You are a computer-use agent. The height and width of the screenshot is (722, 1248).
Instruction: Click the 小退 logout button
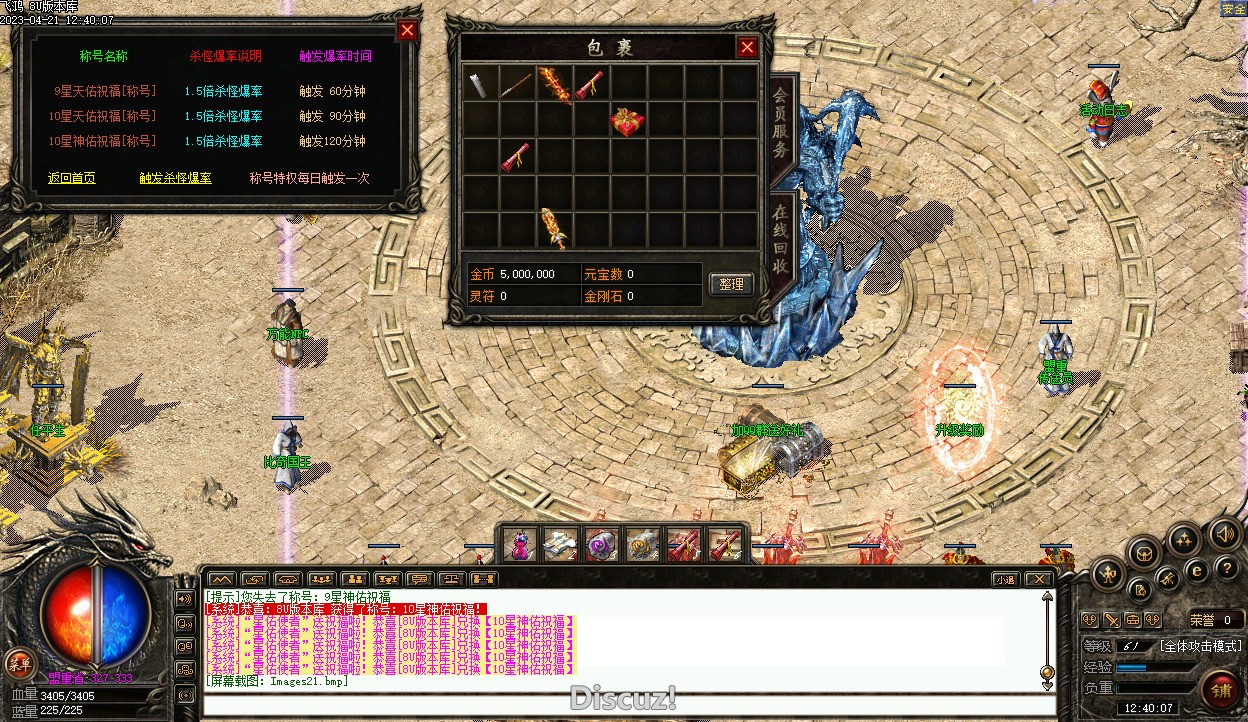coord(1006,579)
